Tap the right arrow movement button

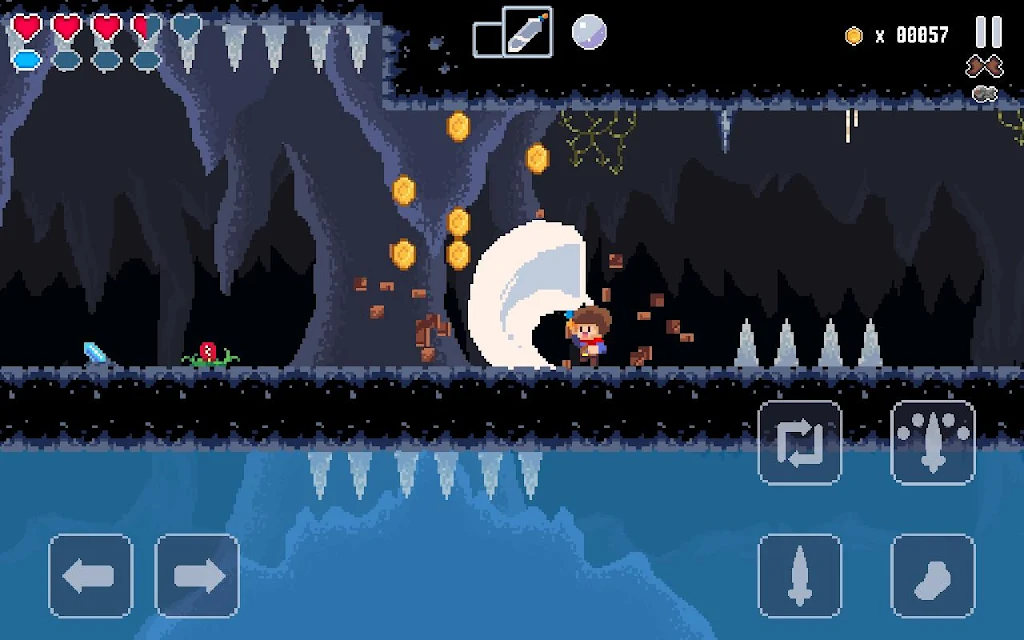197,575
